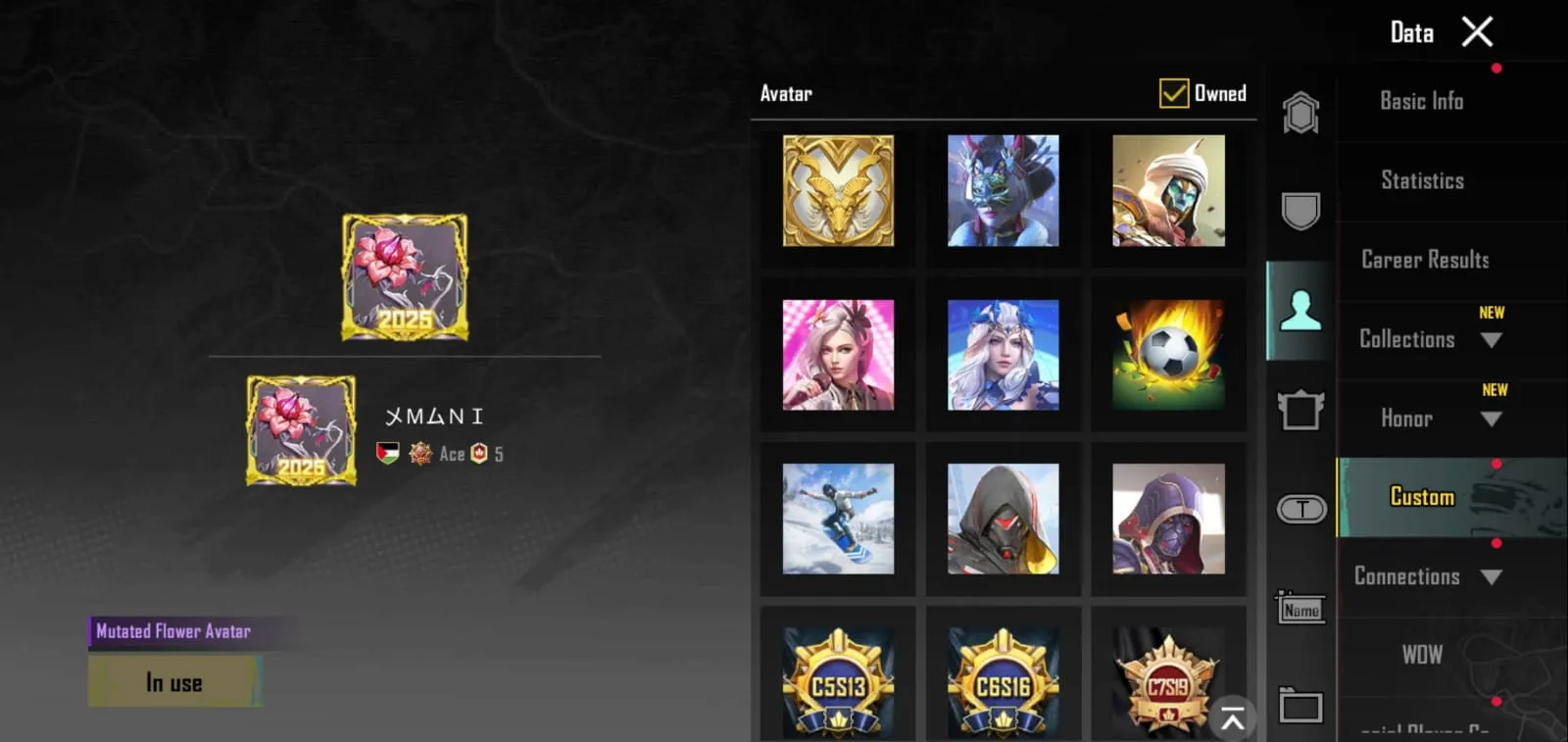Select the avatar person icon in sidebar
Viewport: 1568px width, 742px height.
[x=1300, y=308]
